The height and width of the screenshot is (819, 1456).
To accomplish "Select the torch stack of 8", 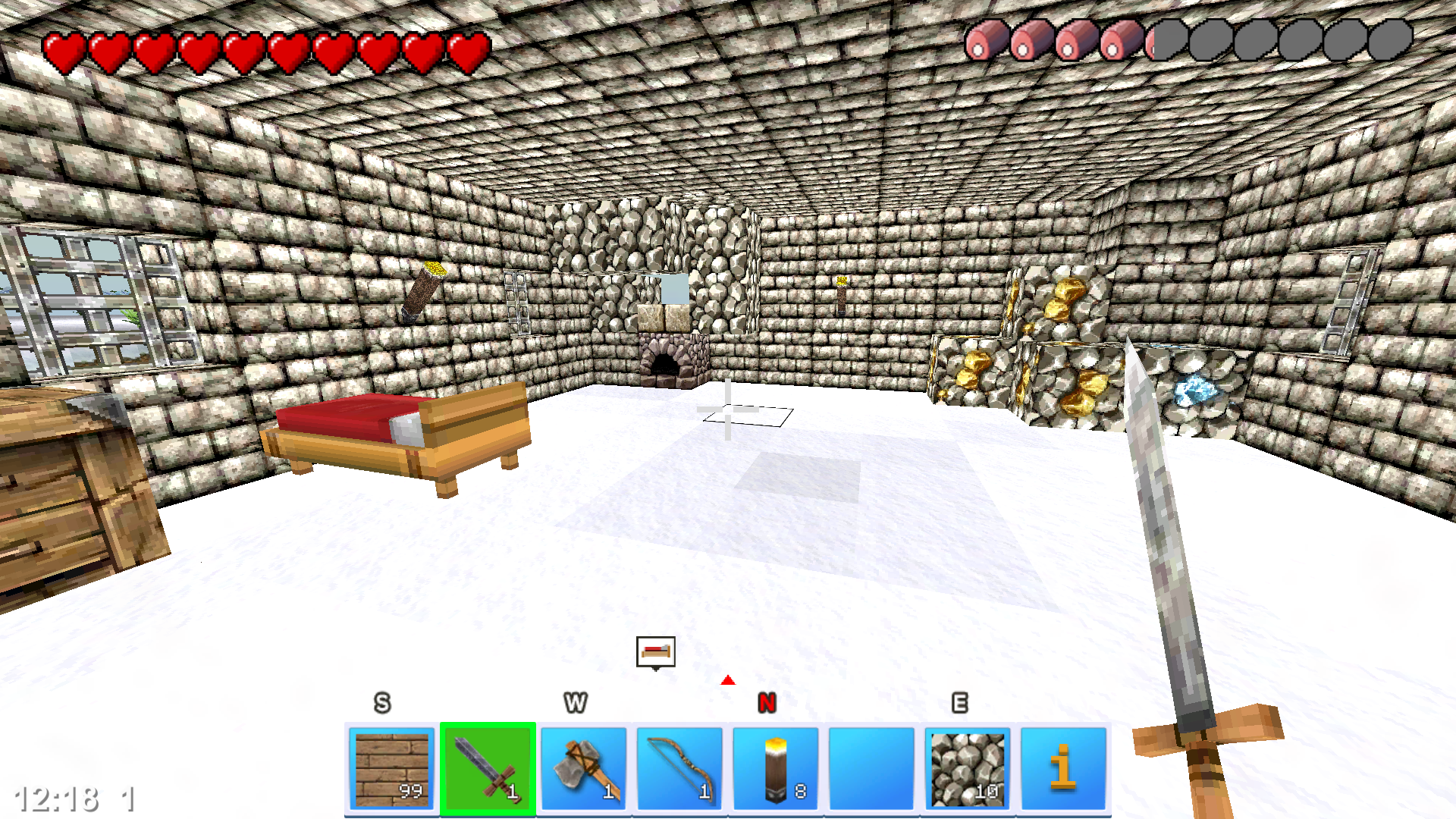I will click(774, 766).
